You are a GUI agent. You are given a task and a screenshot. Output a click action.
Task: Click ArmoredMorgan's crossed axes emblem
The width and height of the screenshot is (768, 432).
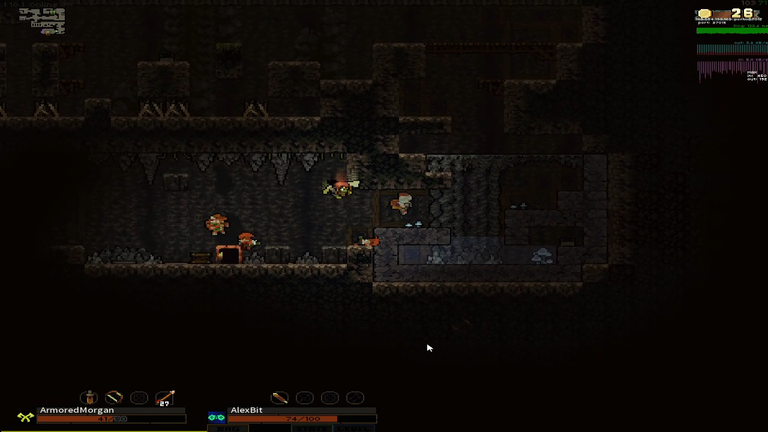coord(25,416)
